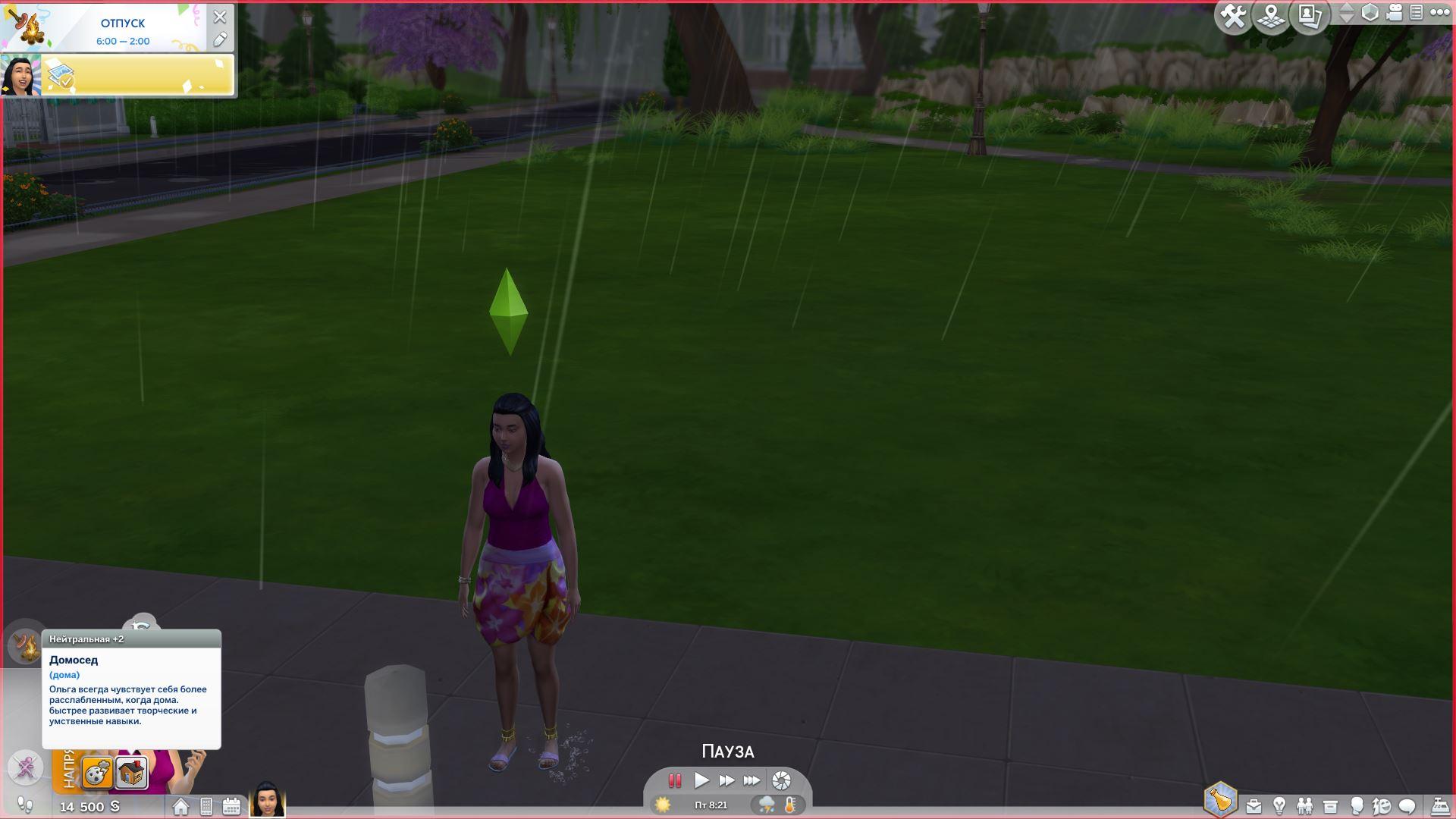The width and height of the screenshot is (1456, 819).
Task: Resume at normal speed with the play button
Action: tap(701, 780)
